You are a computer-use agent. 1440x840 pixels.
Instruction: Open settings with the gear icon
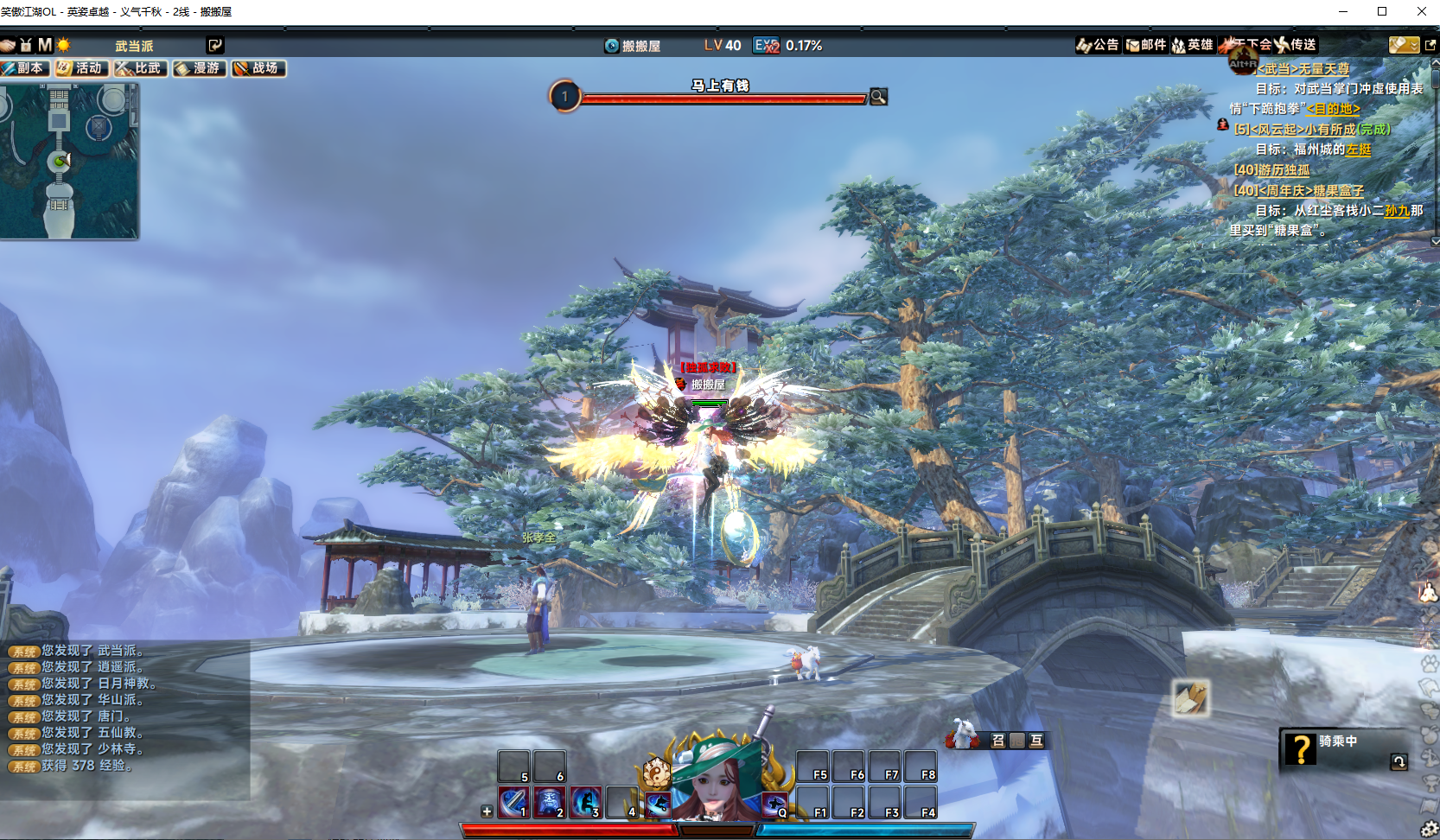[x=1430, y=830]
